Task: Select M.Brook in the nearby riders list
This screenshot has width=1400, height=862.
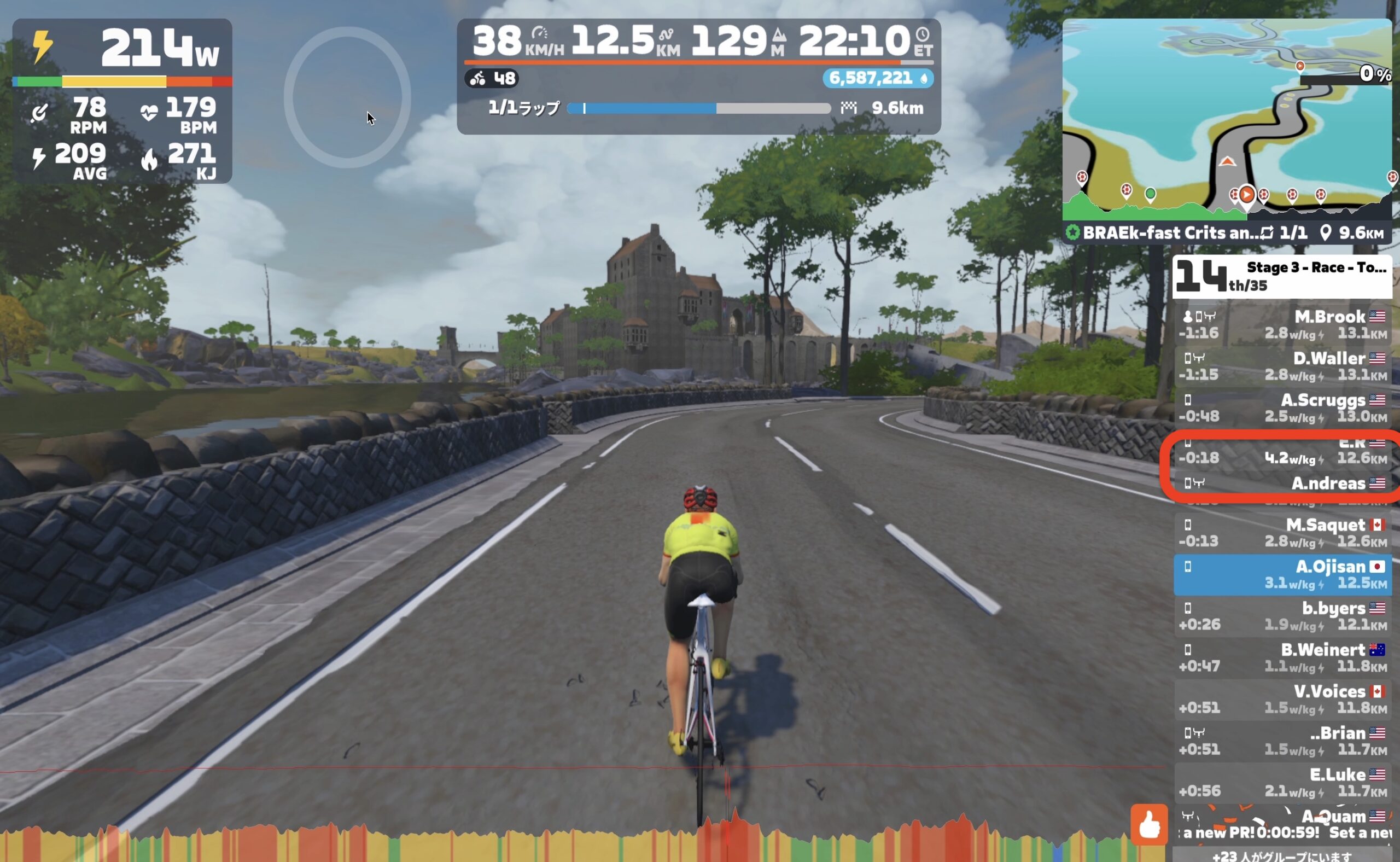Action: tap(1282, 324)
